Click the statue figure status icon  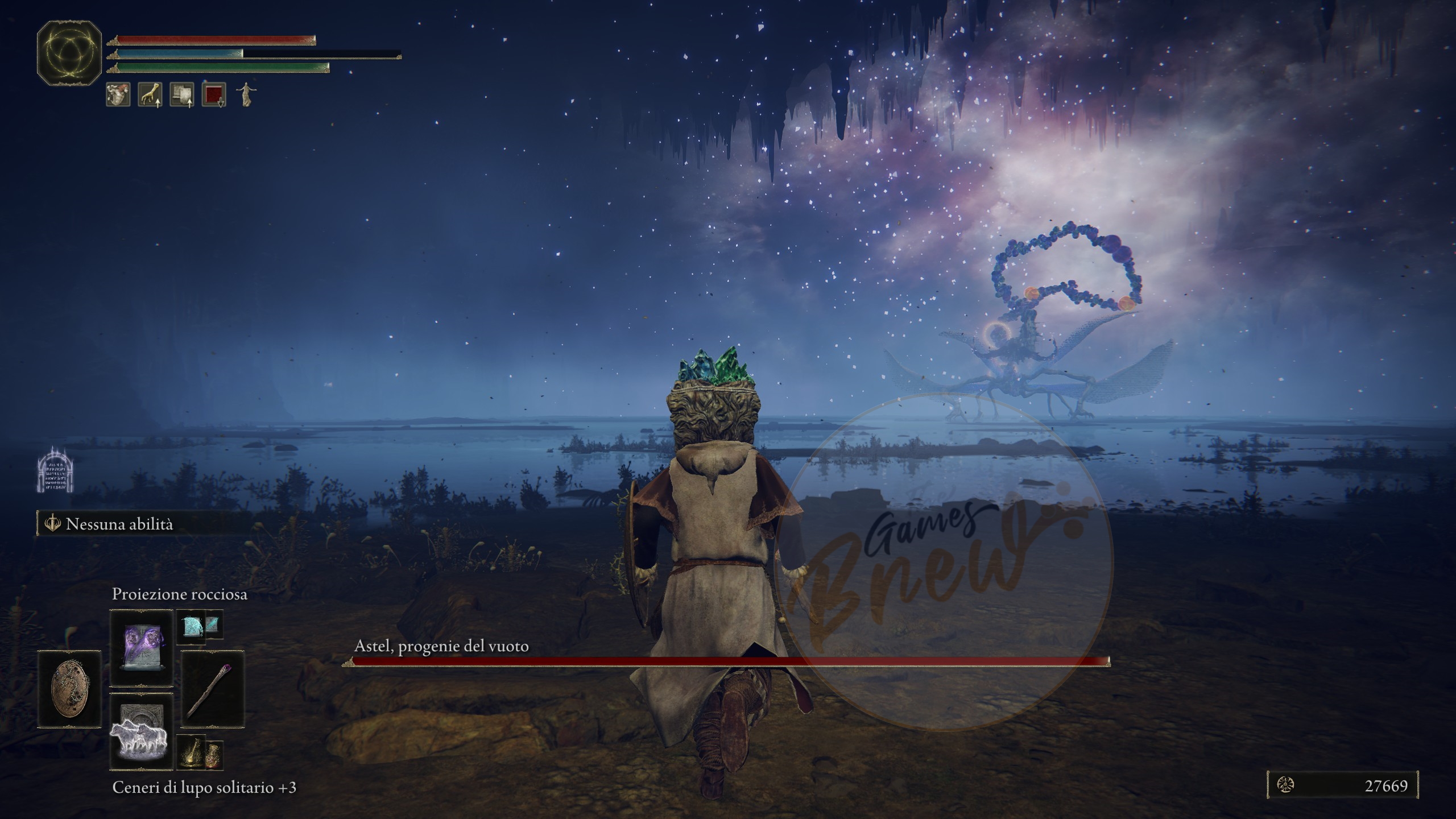[246, 94]
